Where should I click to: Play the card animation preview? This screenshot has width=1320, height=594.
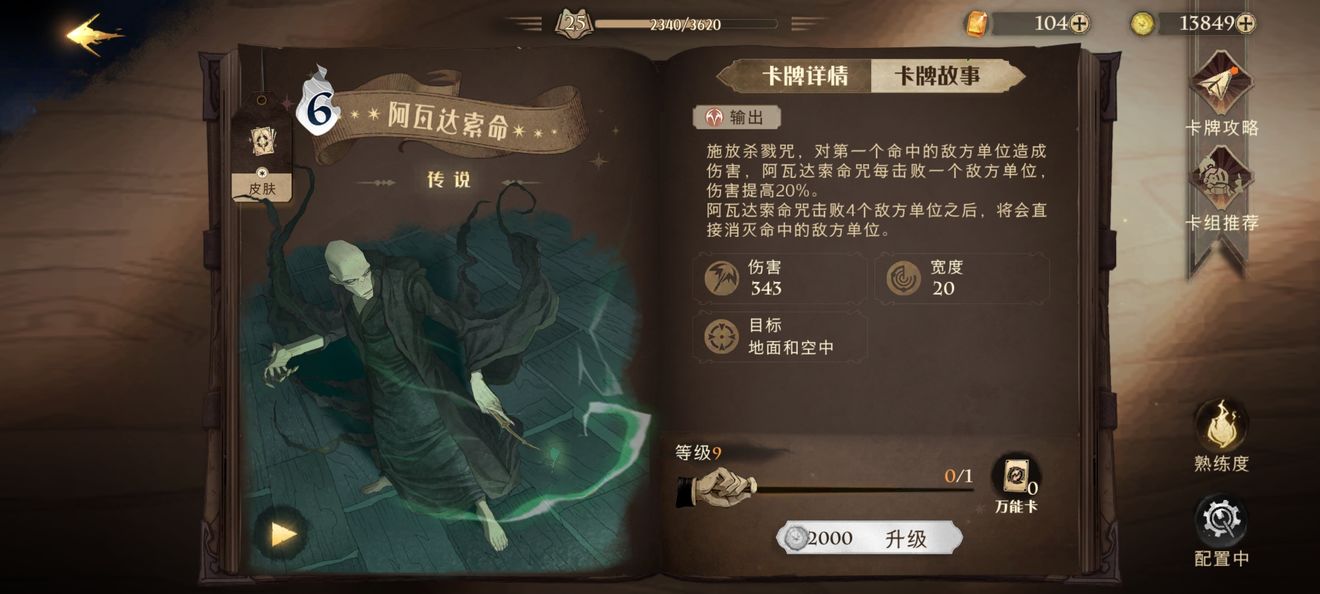pyautogui.click(x=283, y=534)
